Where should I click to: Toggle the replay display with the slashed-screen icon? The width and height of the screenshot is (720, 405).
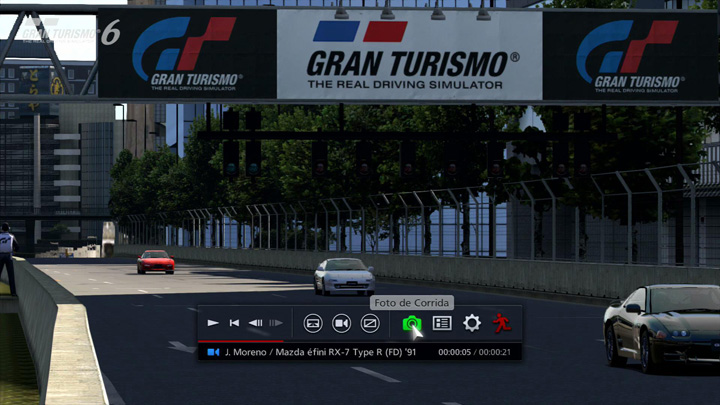pos(370,323)
